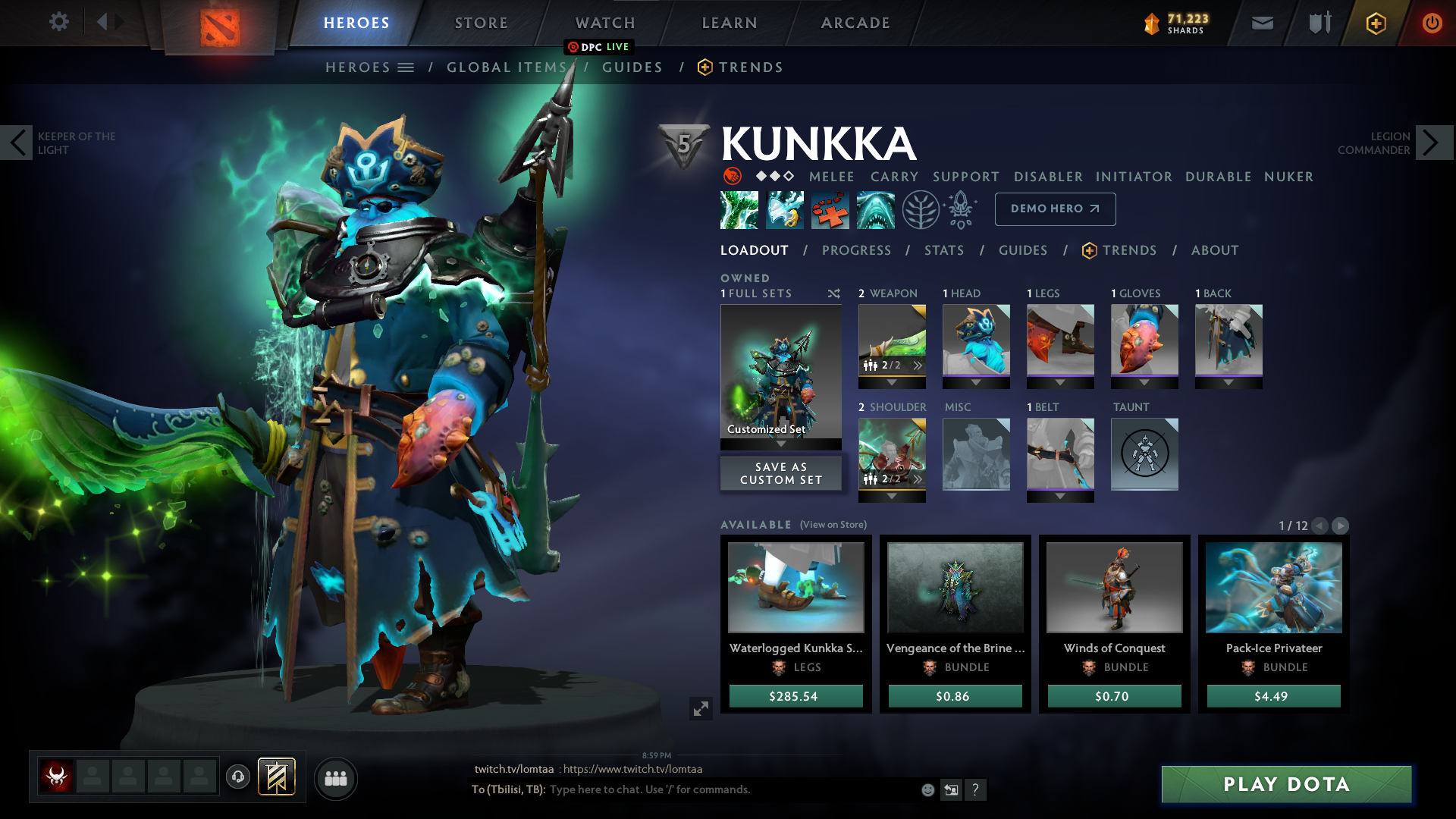Open the View on Store link

coord(832,524)
